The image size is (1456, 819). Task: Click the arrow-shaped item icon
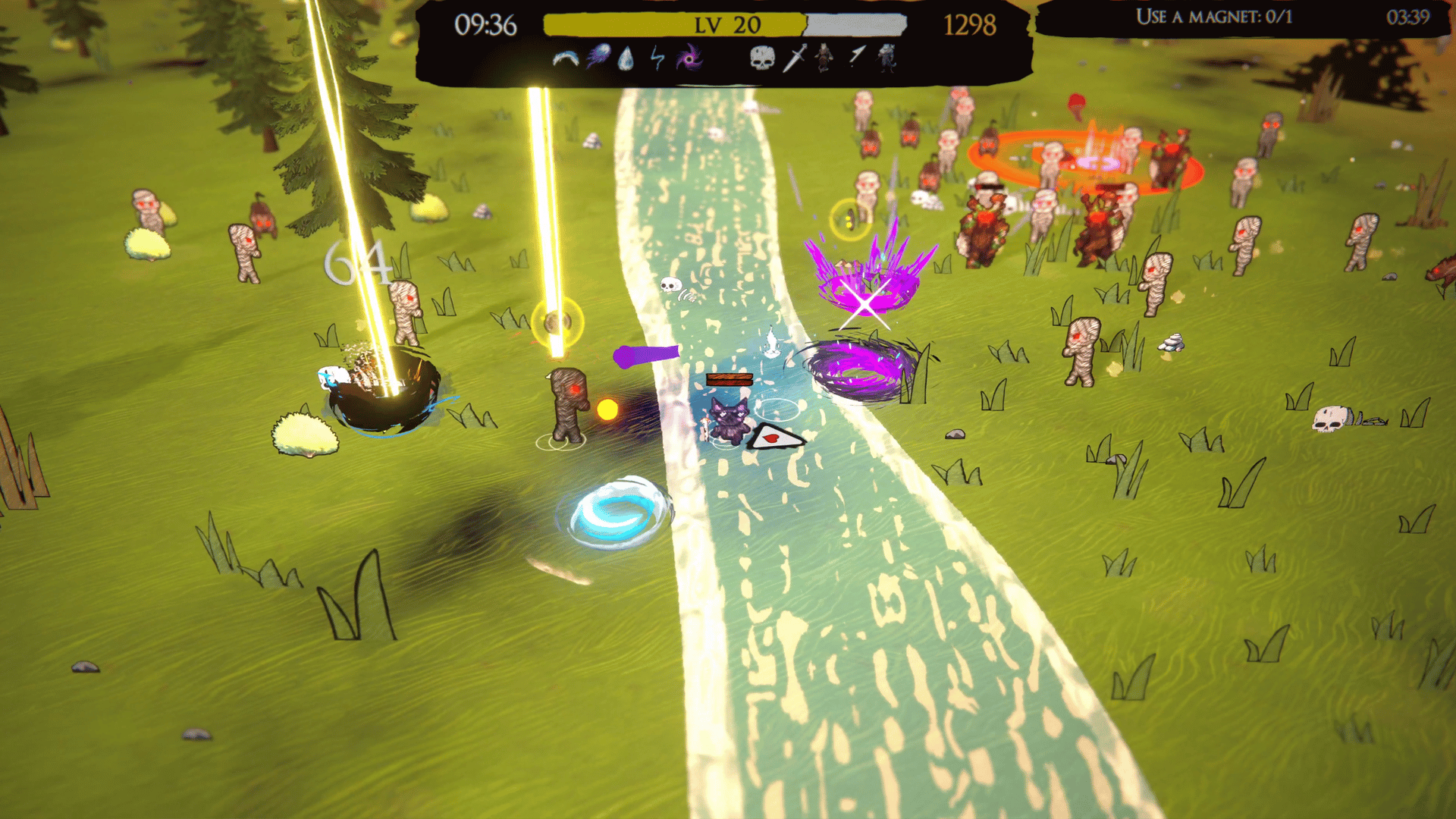click(857, 56)
